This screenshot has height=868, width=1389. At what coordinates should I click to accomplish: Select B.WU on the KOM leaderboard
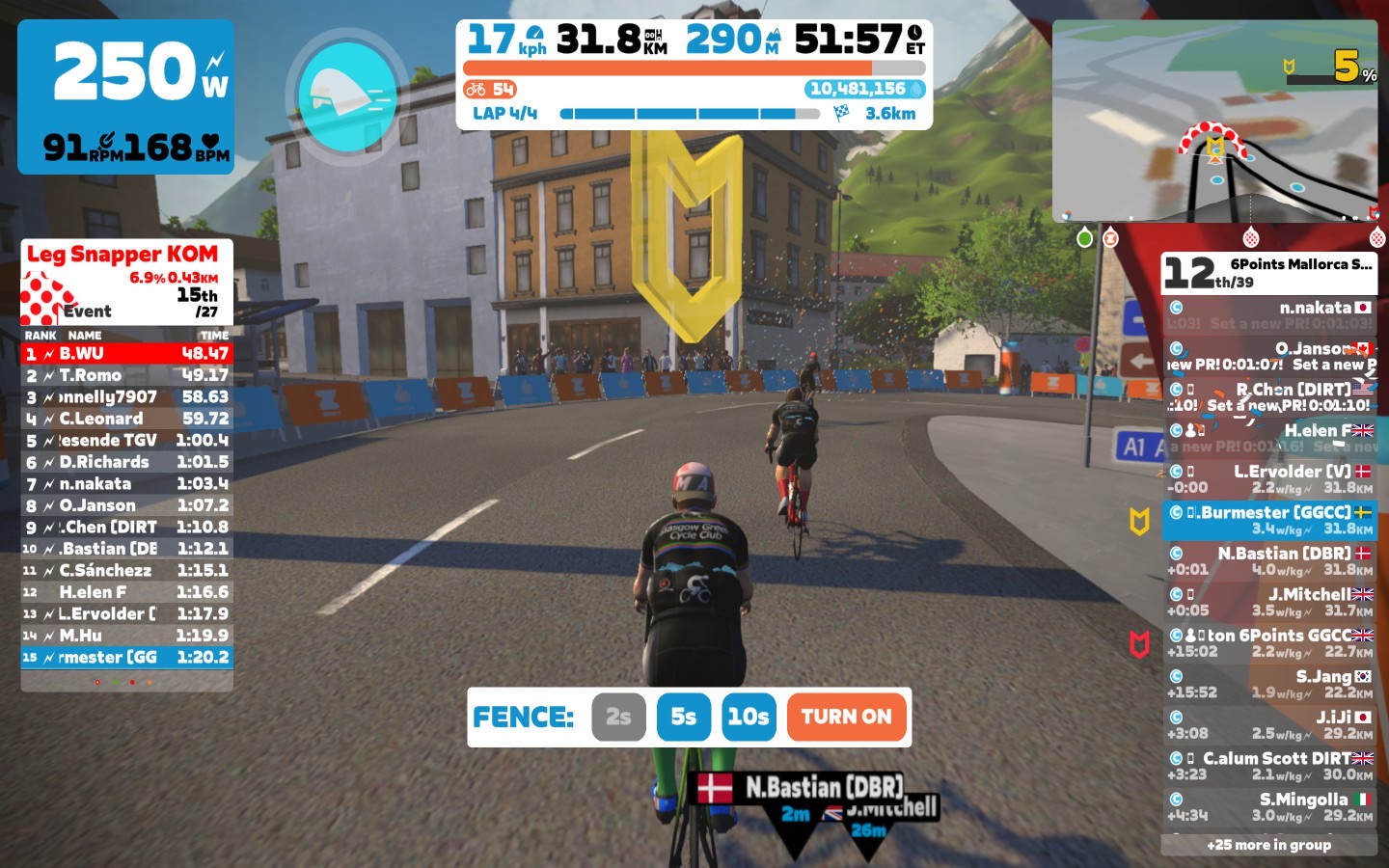pos(127,354)
